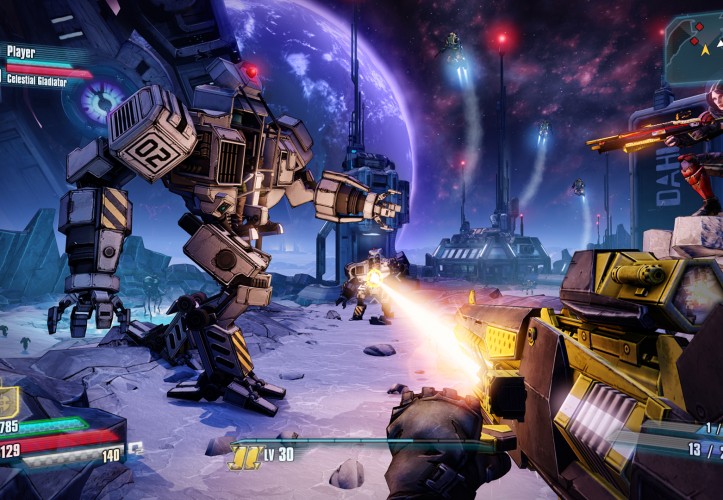Click the yellow Gladiator class emblem by LV 30
Viewport: 723px width, 500px height.
click(243, 457)
